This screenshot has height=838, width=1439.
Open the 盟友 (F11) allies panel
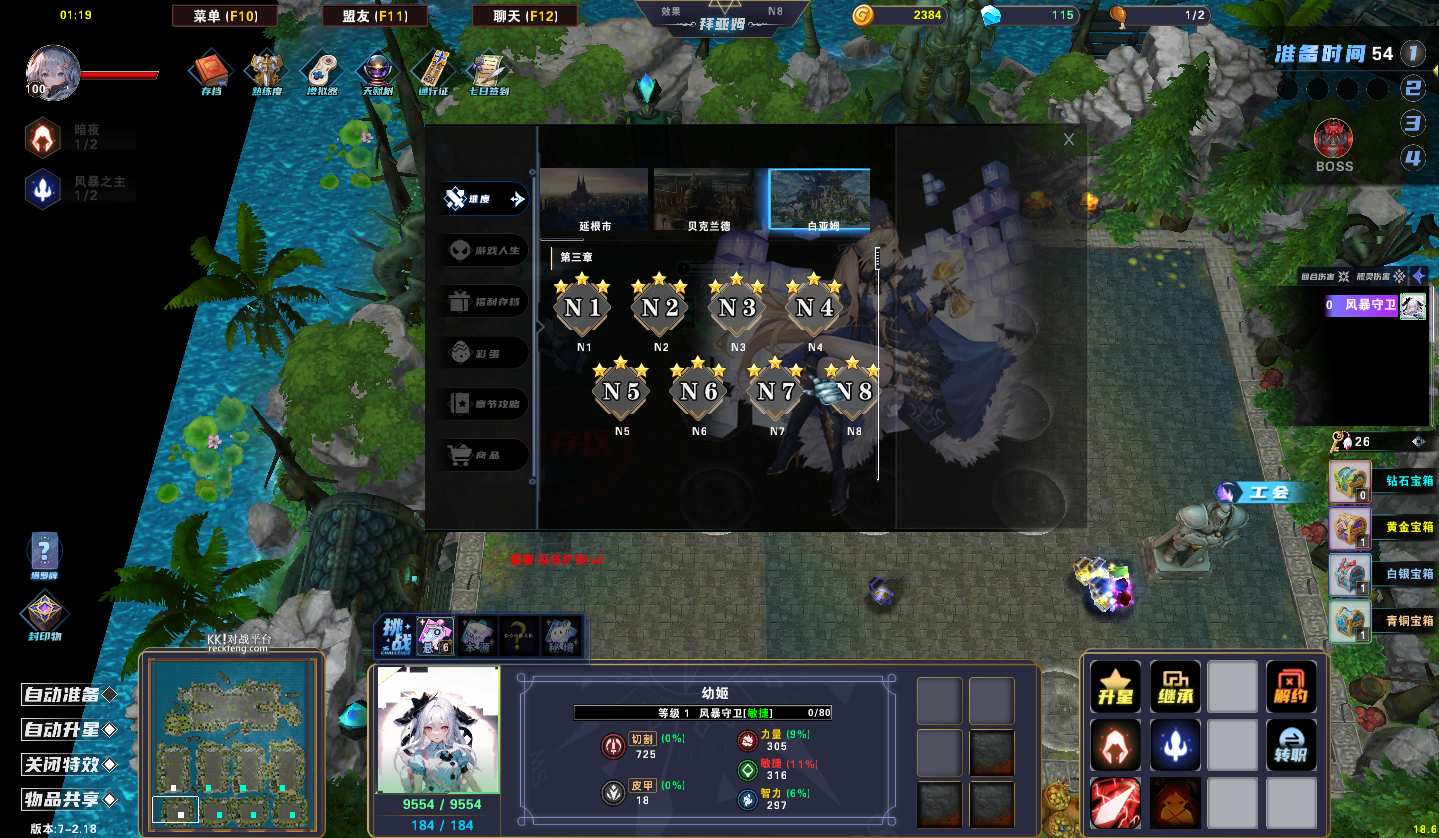pos(375,16)
